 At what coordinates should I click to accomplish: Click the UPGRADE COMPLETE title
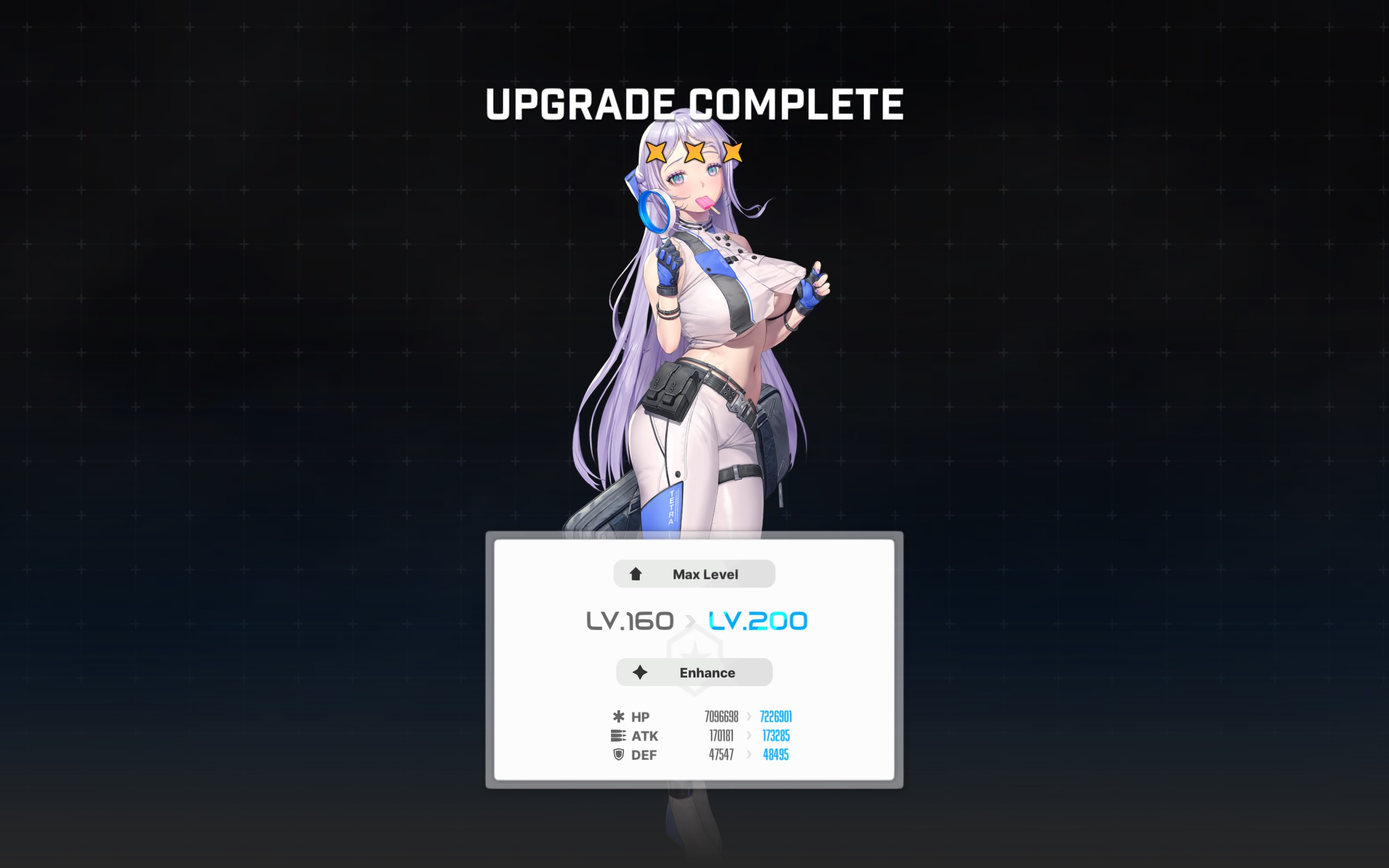click(694, 103)
